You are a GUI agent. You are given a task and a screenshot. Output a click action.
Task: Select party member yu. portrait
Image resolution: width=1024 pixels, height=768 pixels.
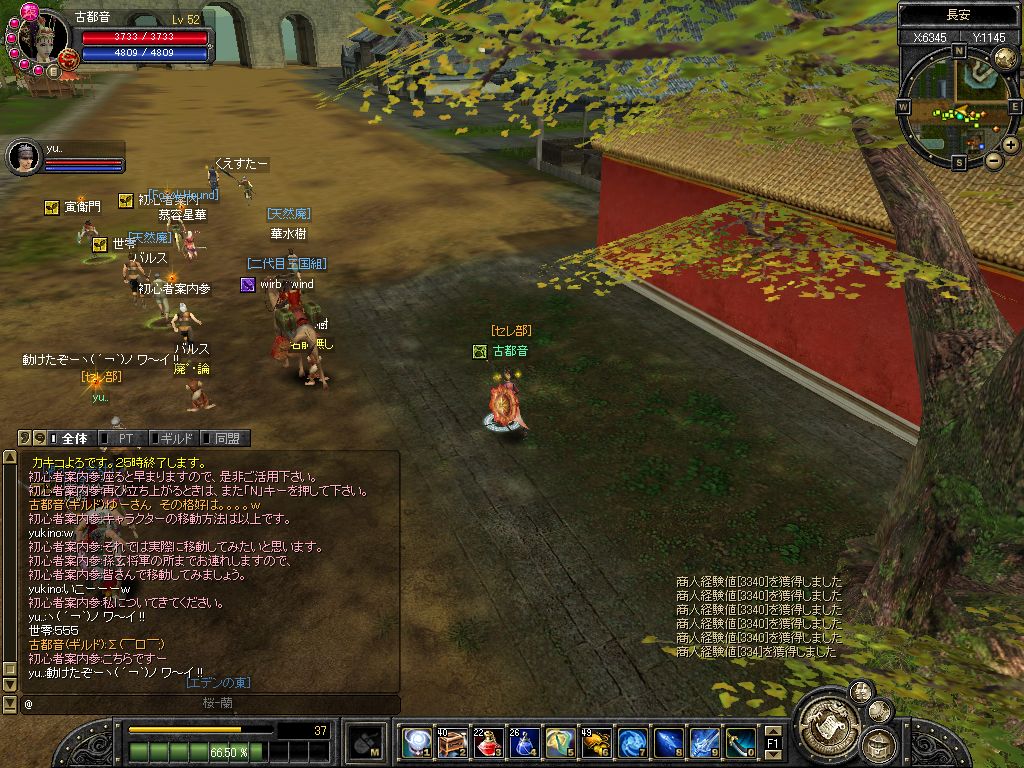[x=24, y=155]
